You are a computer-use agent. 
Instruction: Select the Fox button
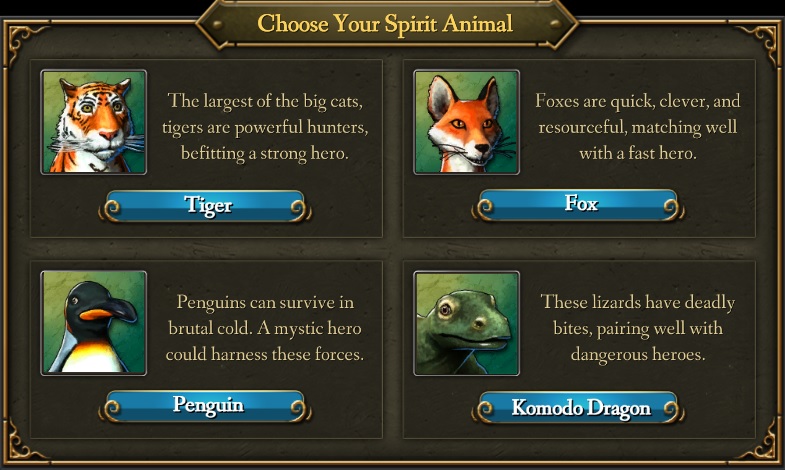coord(580,205)
